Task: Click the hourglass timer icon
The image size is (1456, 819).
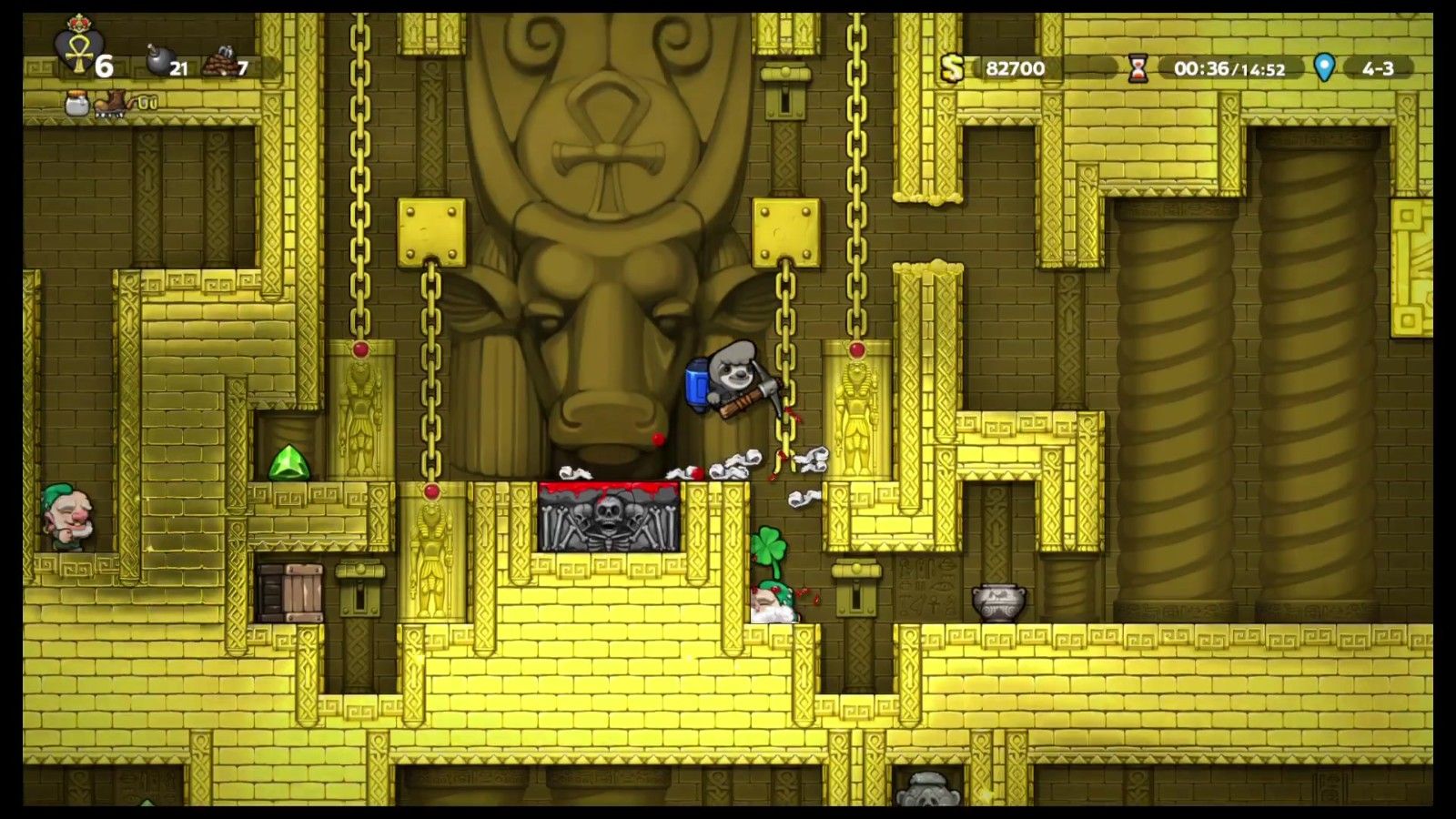Action: (1137, 68)
